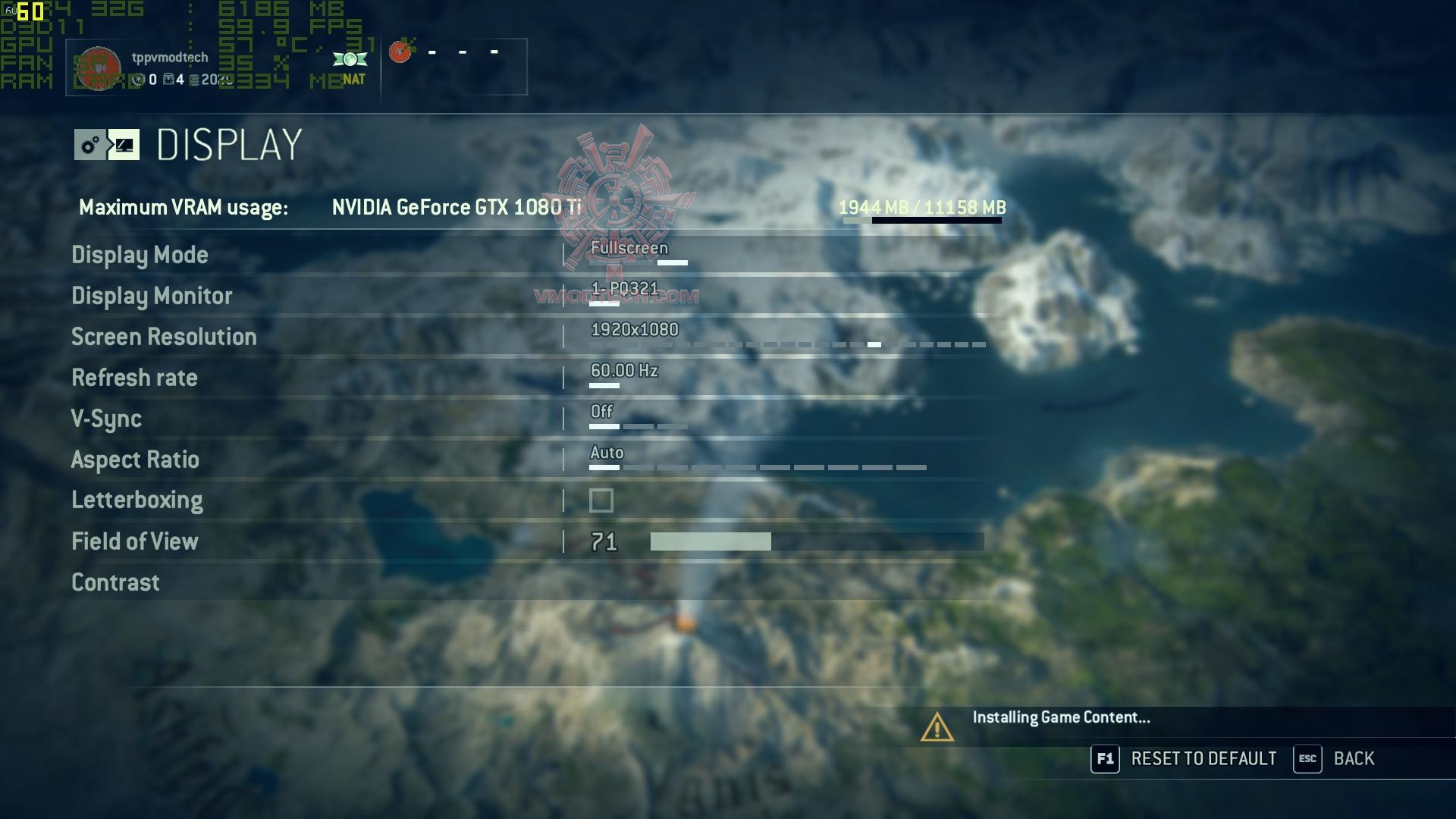
Task: Click the Installing Game Content notification
Action: 1060,718
